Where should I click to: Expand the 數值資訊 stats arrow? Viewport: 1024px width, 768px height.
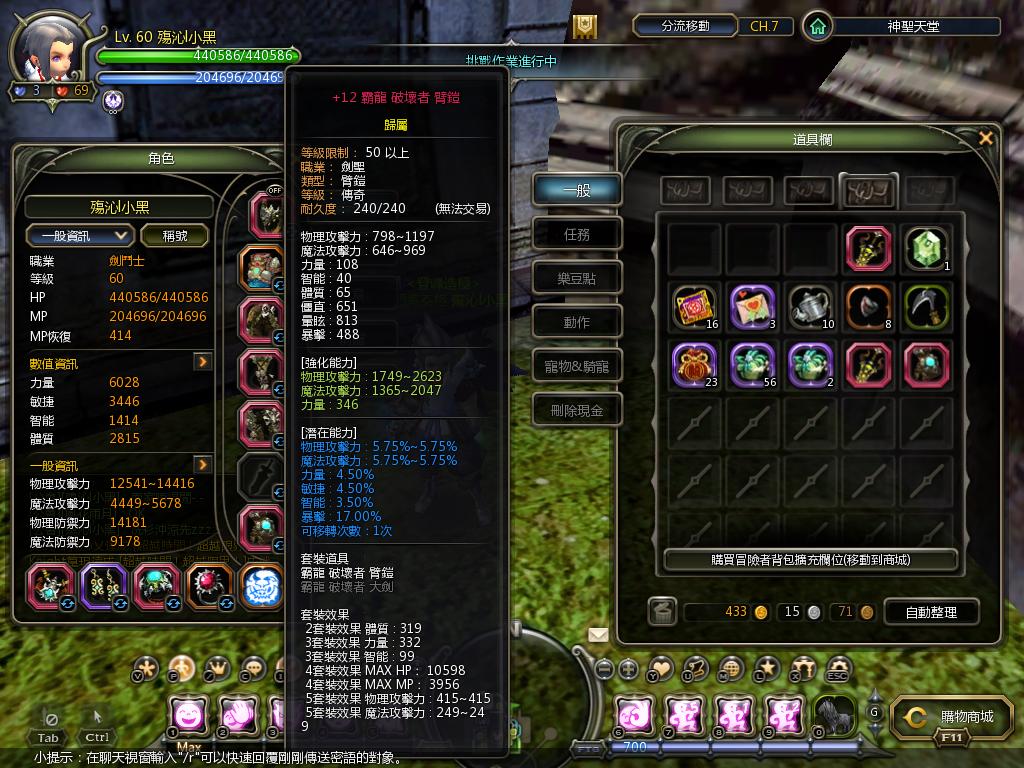[202, 362]
